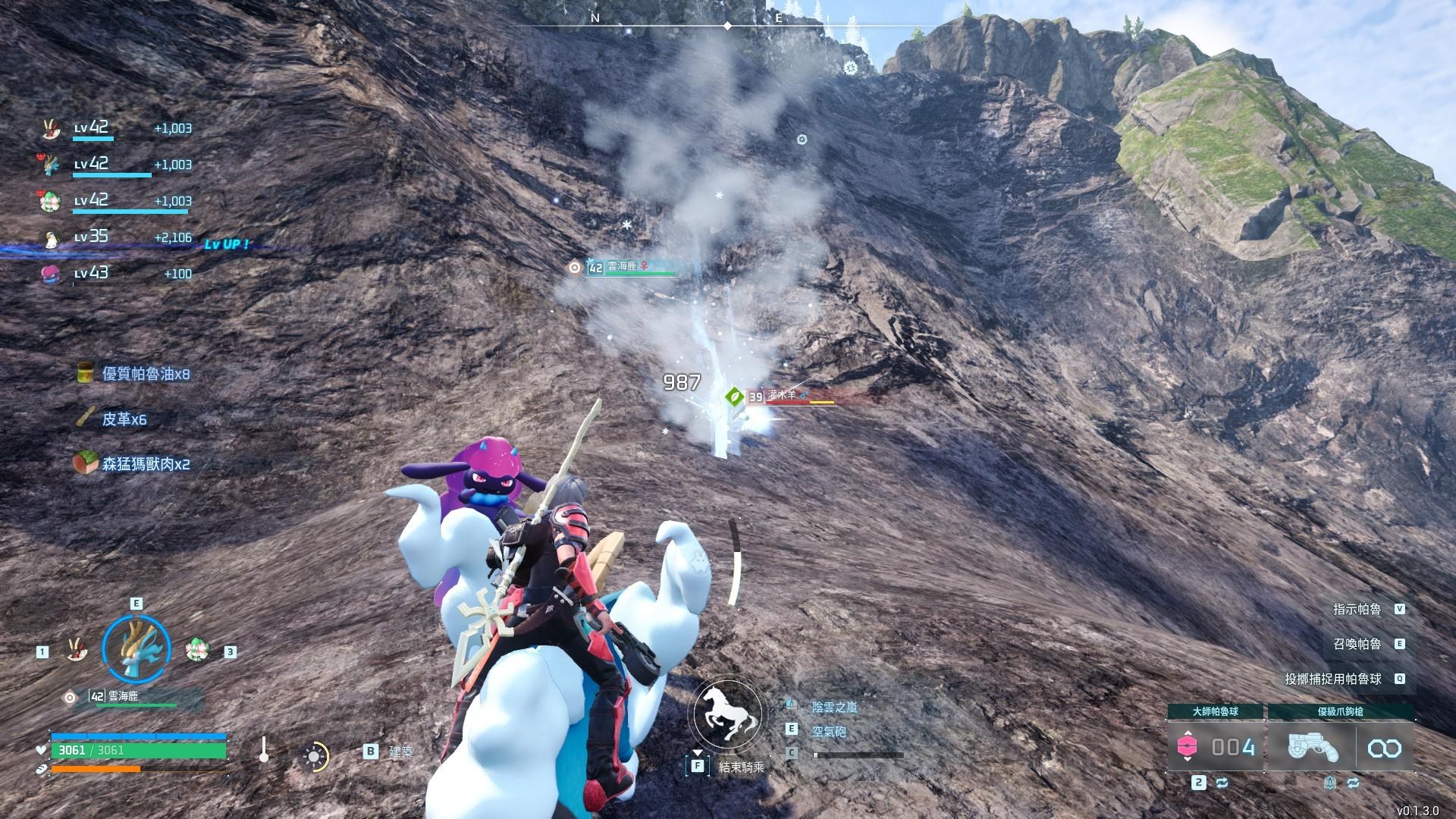Screen dimensions: 1456x819
Task: Activate the 陰雲之嵐 skill
Action: (834, 707)
